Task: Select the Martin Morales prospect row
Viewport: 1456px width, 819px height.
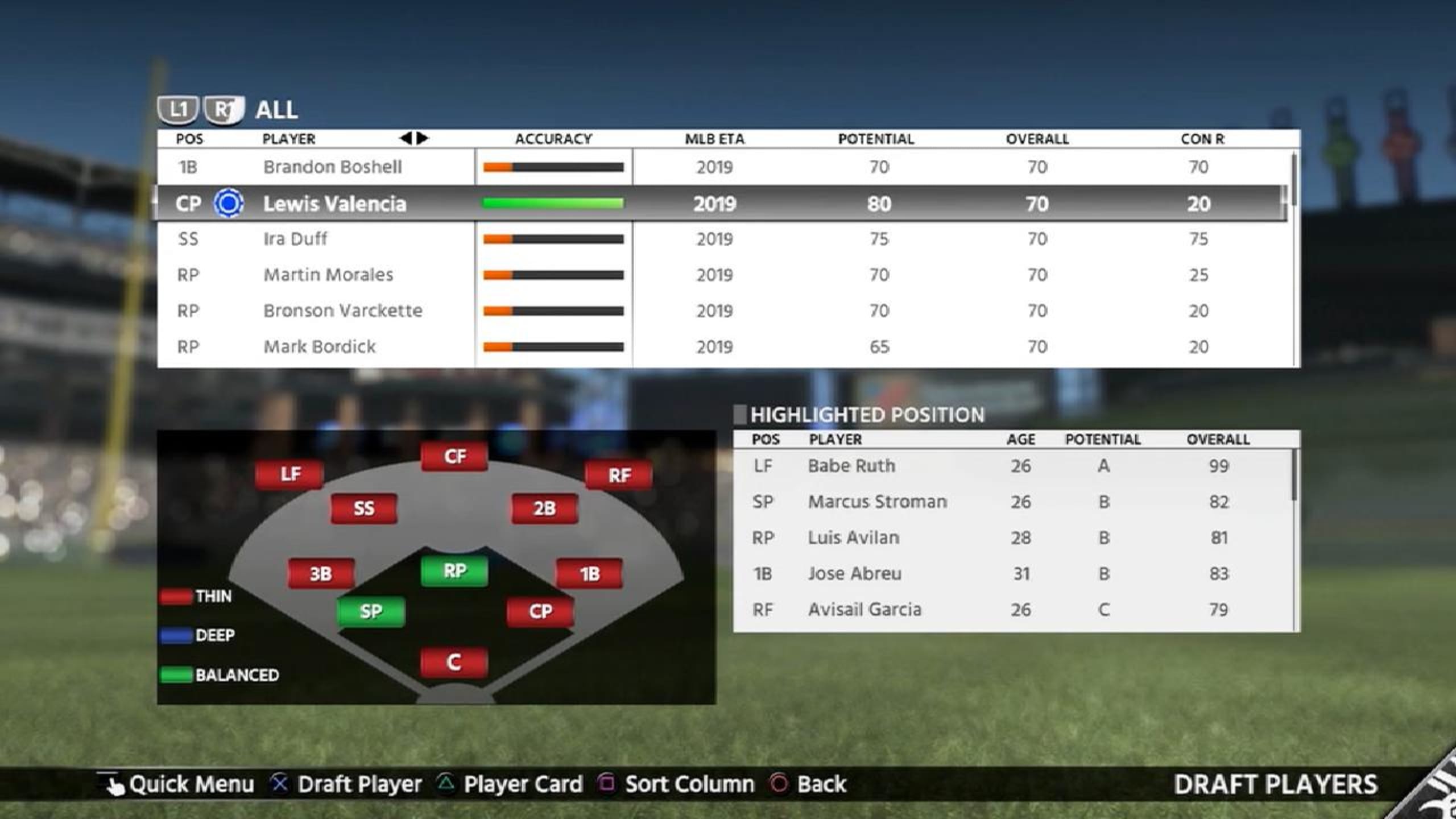Action: click(328, 275)
